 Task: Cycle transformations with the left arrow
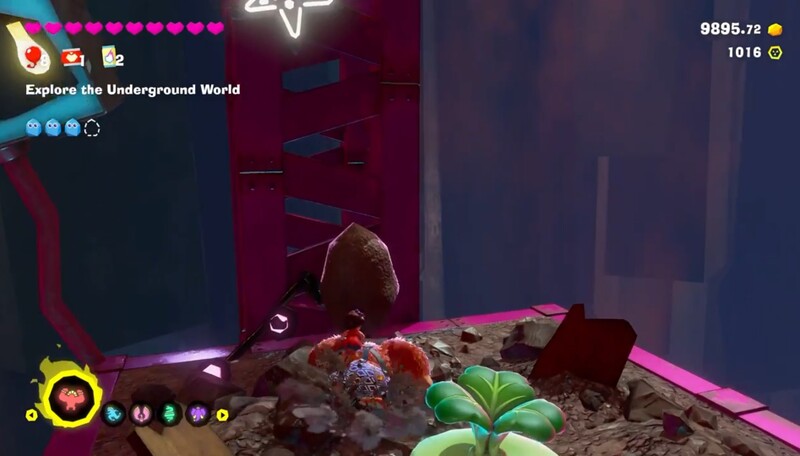[x=31, y=414]
